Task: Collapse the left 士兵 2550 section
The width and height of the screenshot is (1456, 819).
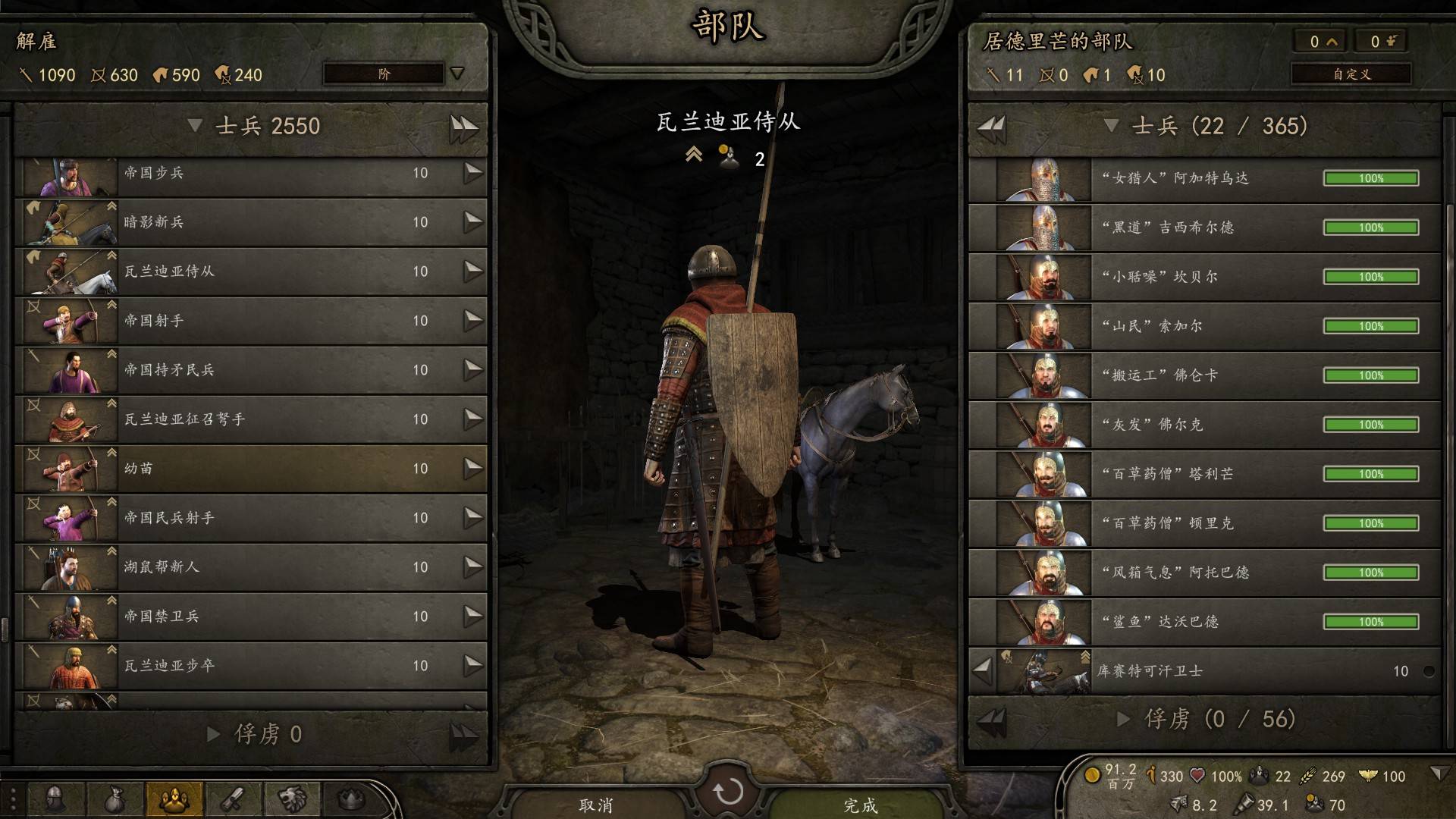Action: click(195, 126)
